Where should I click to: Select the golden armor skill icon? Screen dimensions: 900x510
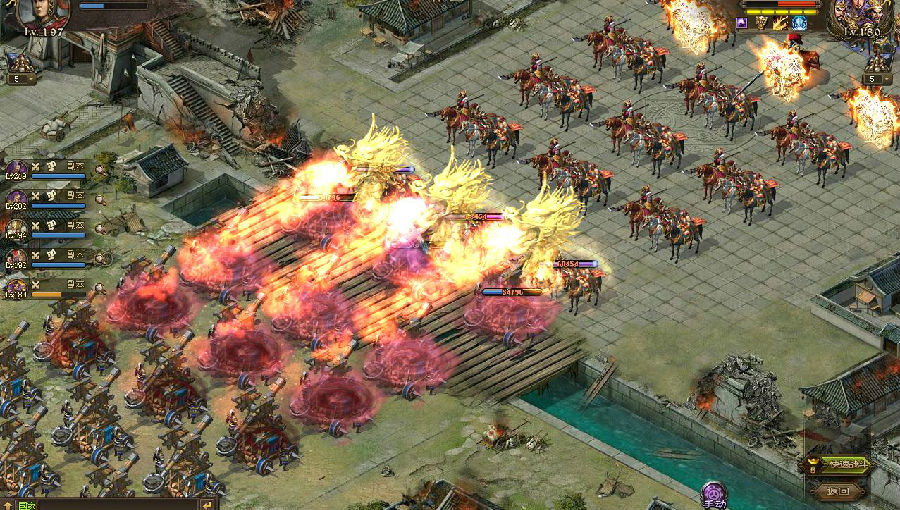763,22
